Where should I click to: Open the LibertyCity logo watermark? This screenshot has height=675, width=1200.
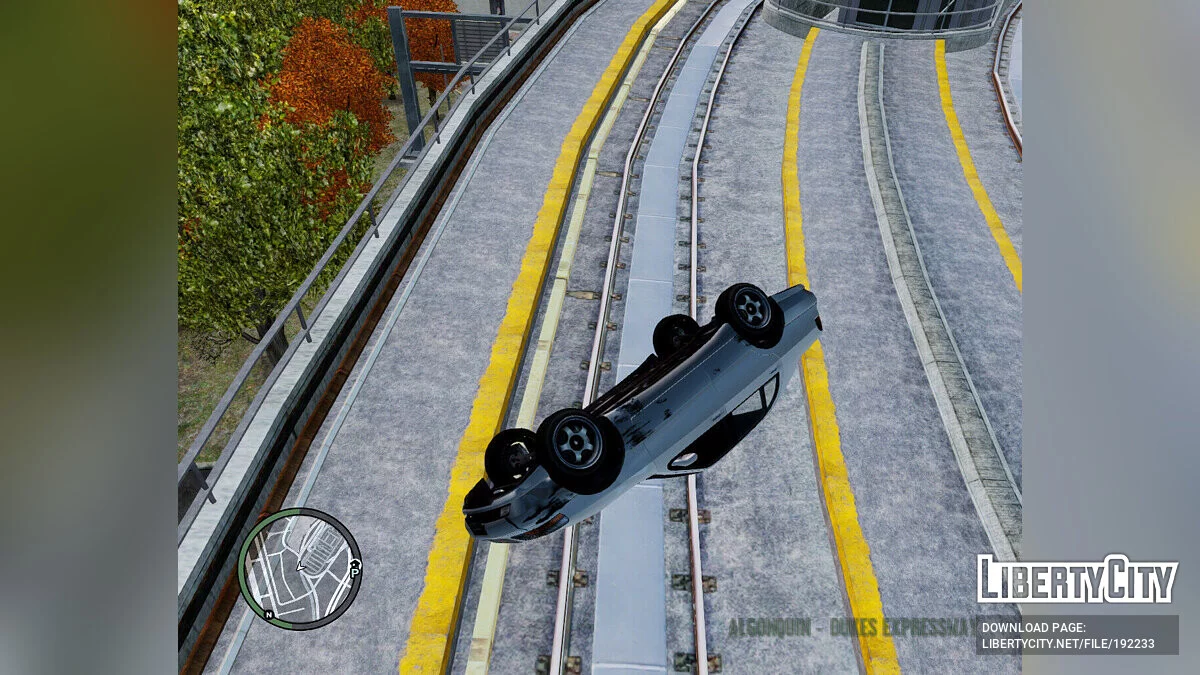tap(1077, 579)
